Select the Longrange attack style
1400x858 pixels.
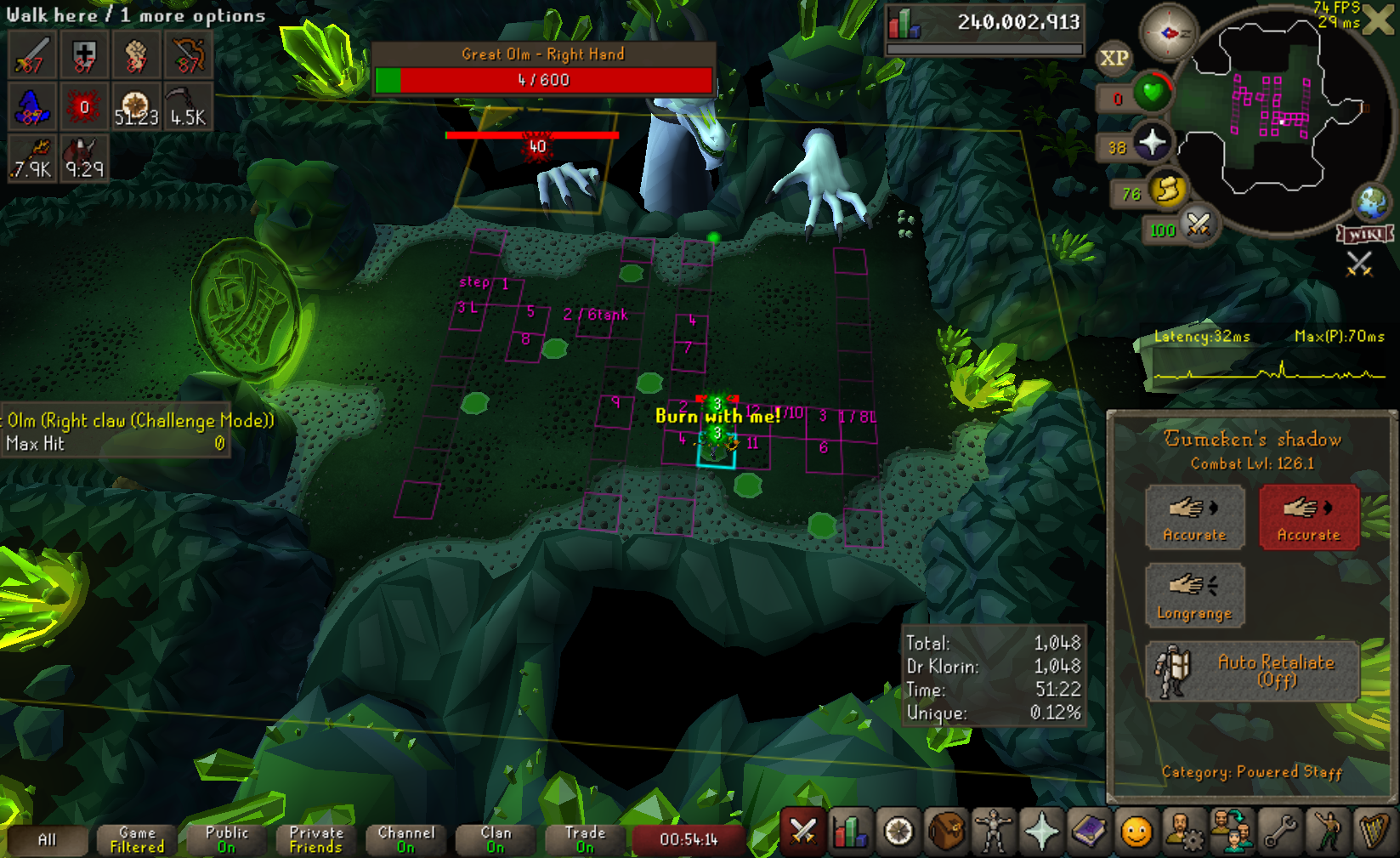[x=1194, y=595]
